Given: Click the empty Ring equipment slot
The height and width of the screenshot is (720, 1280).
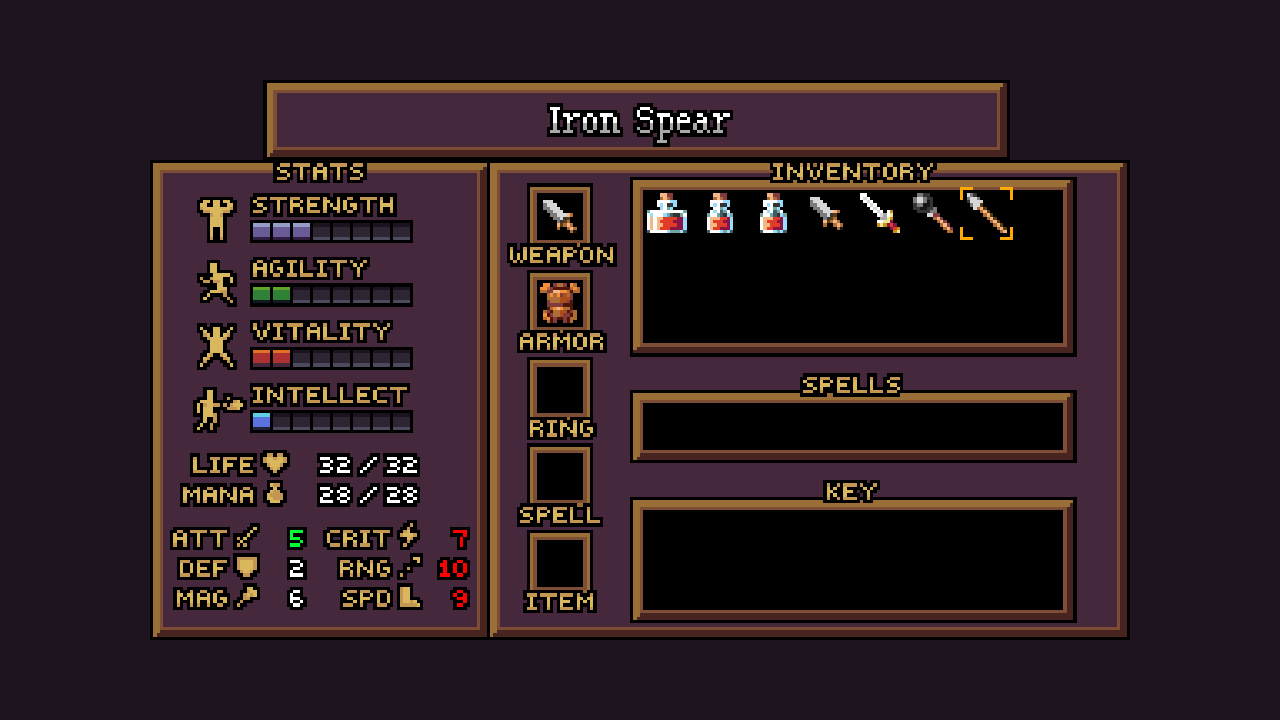Looking at the screenshot, I should coord(560,388).
